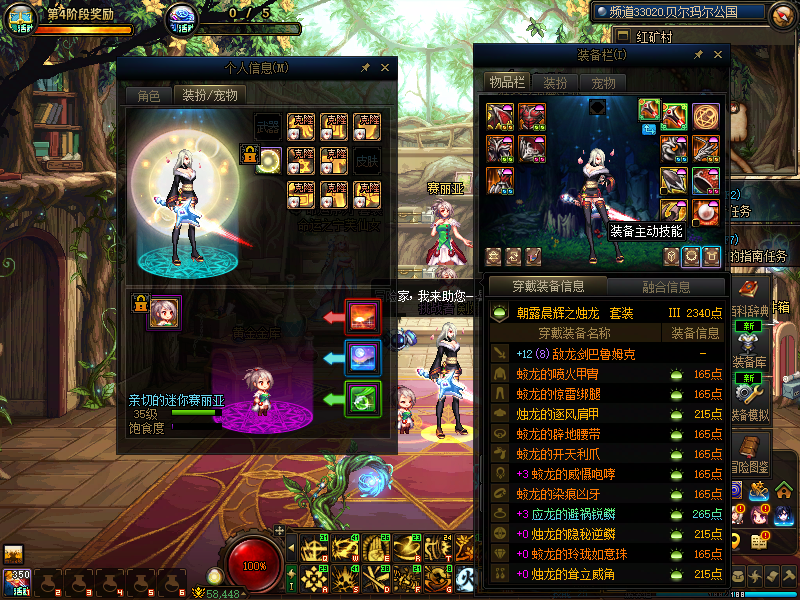Click the sunset pet skill icon

(x=362, y=317)
